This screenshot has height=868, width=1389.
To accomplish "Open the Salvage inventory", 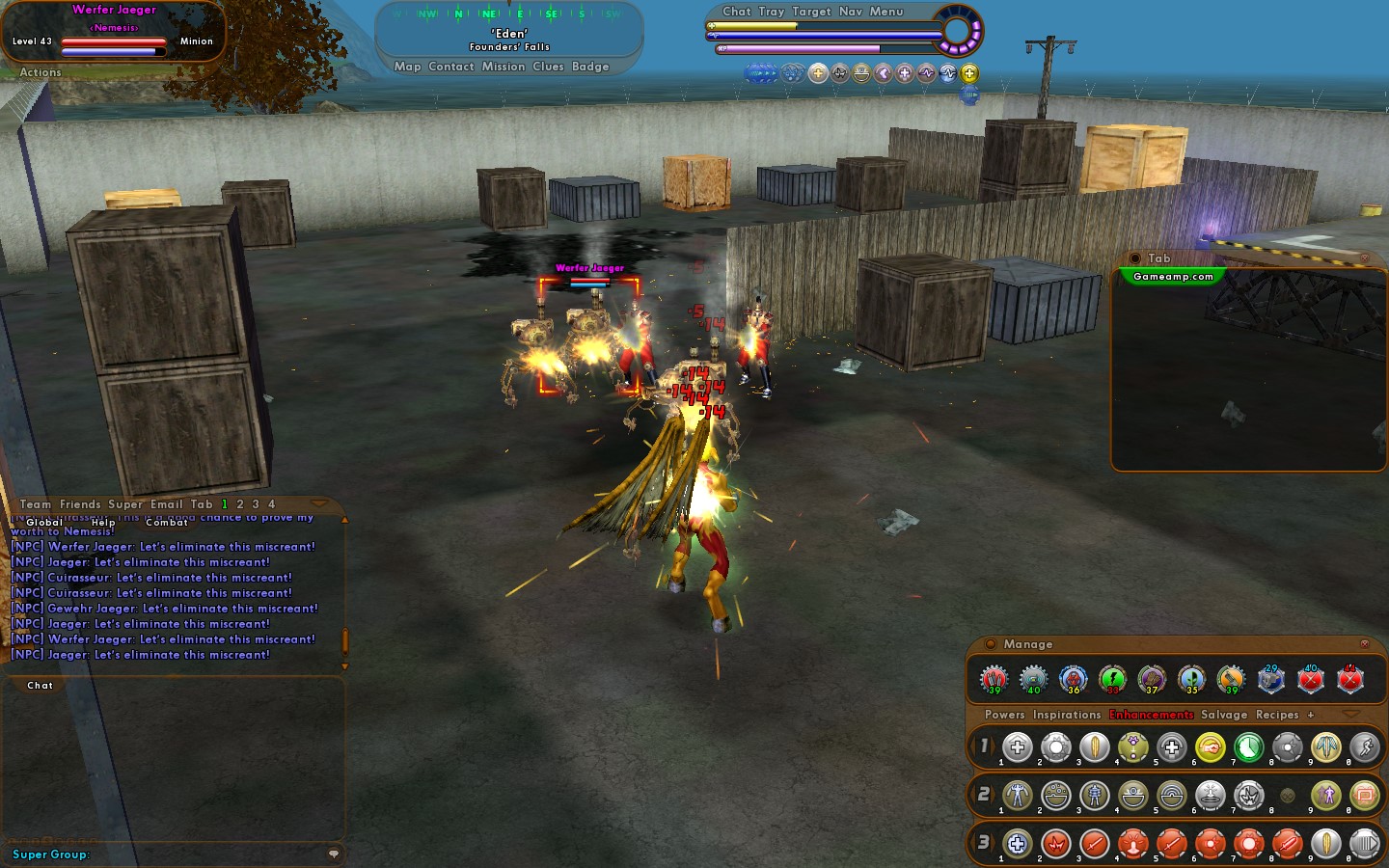I will (x=1224, y=715).
